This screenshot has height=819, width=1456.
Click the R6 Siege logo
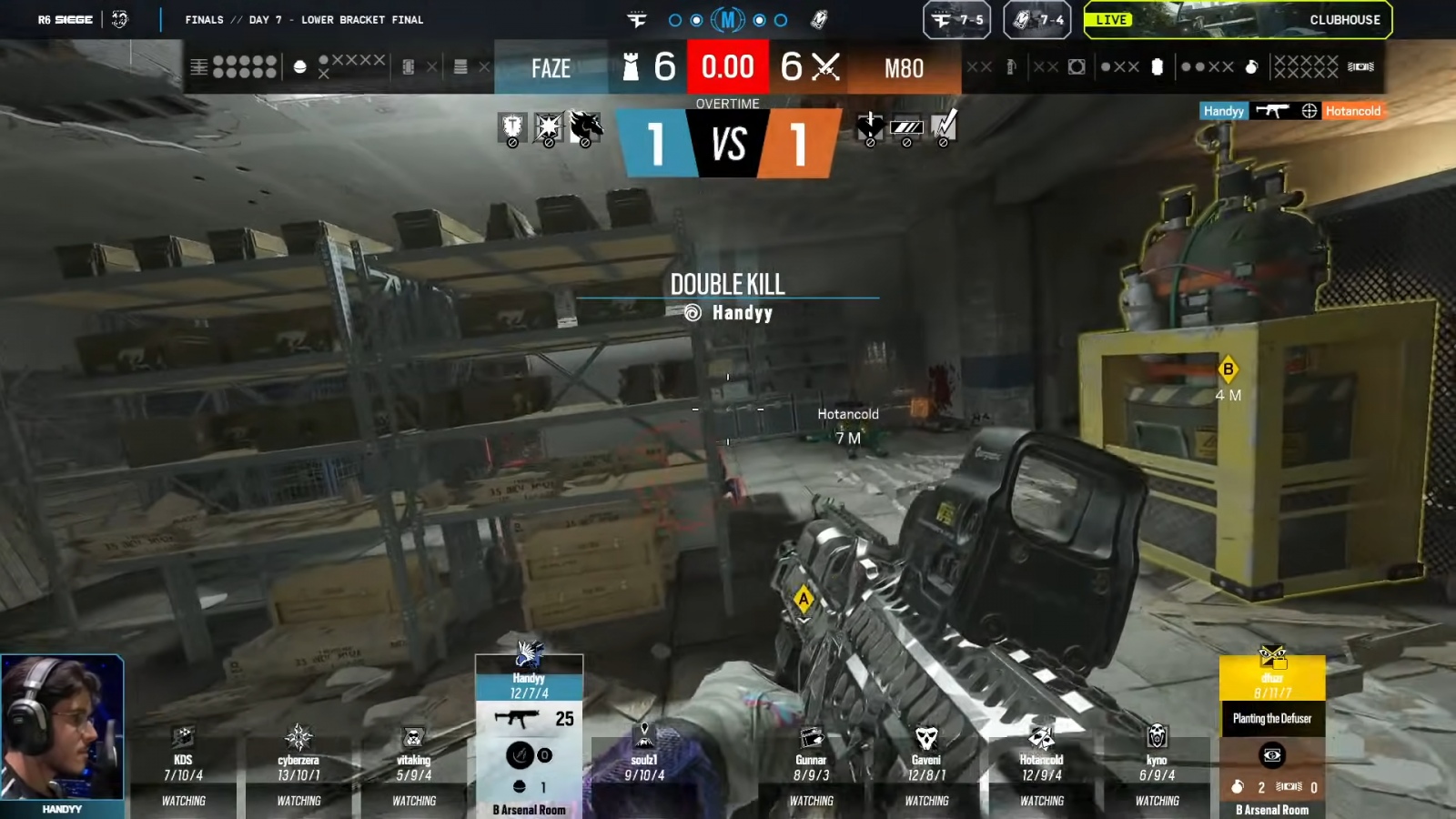pyautogui.click(x=66, y=20)
